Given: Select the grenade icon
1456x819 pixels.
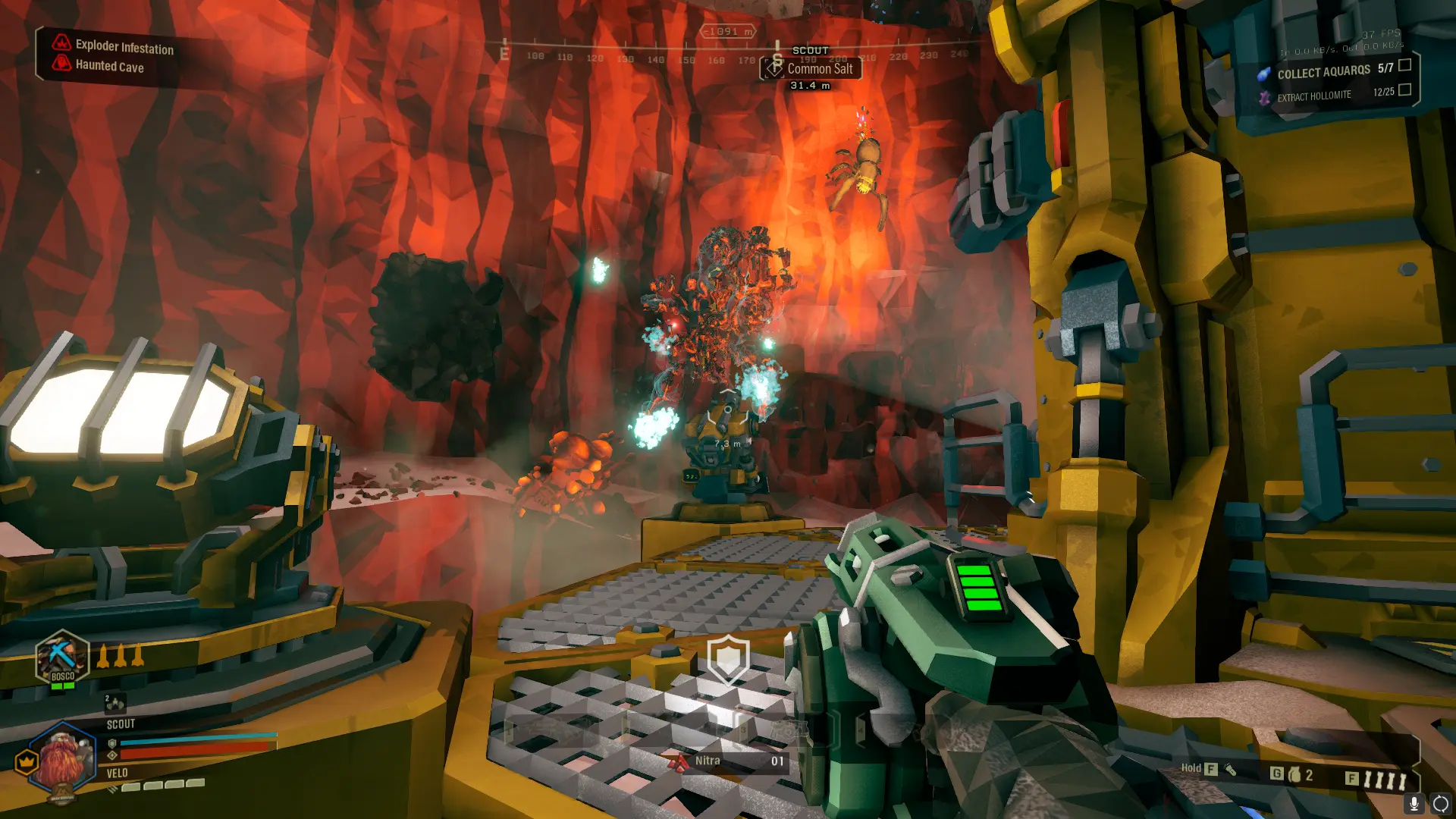Looking at the screenshot, I should [1295, 774].
